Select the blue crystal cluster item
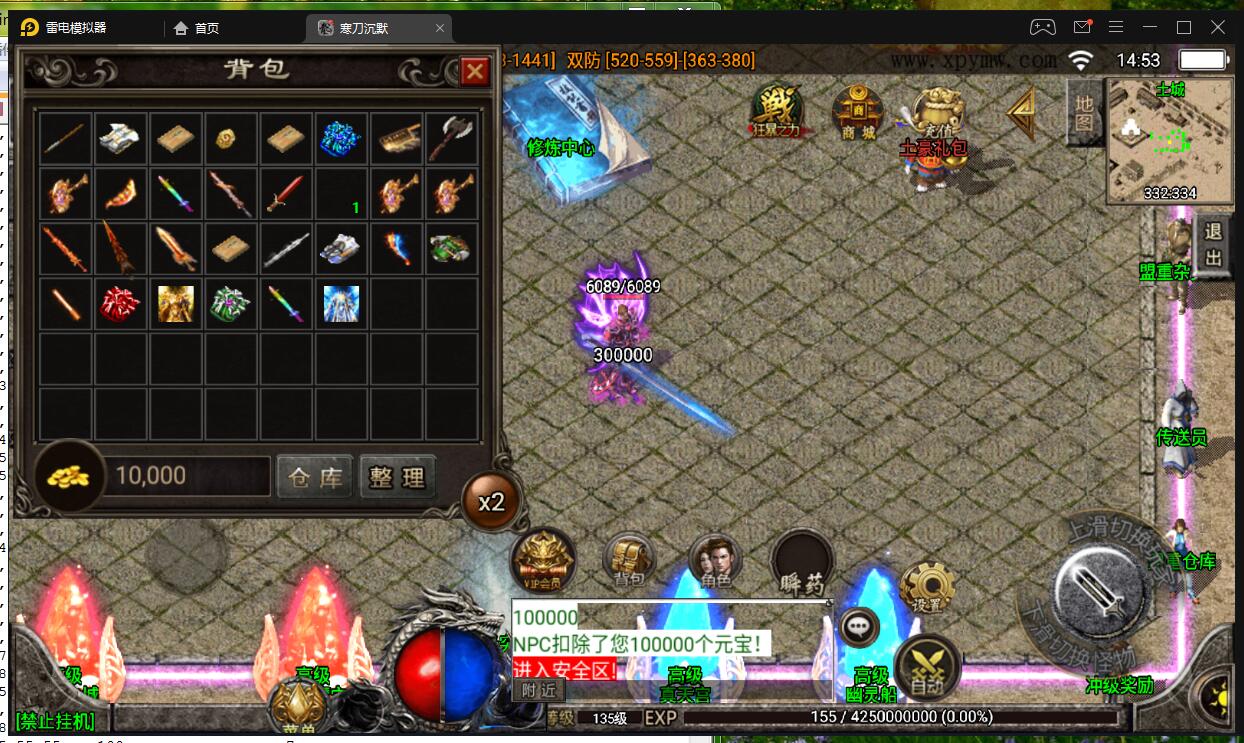Screen dimensions: 1244x743 (341, 139)
